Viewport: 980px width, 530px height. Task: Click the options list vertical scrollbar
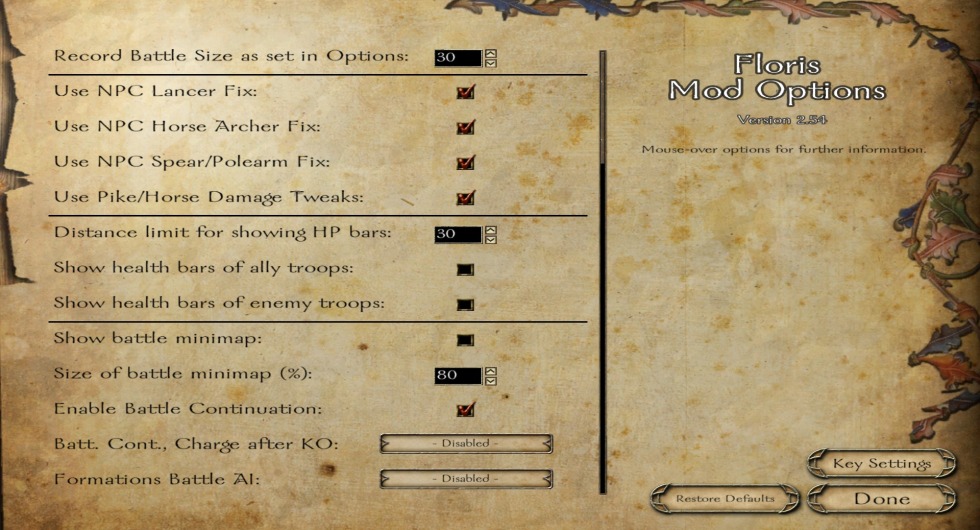(602, 270)
